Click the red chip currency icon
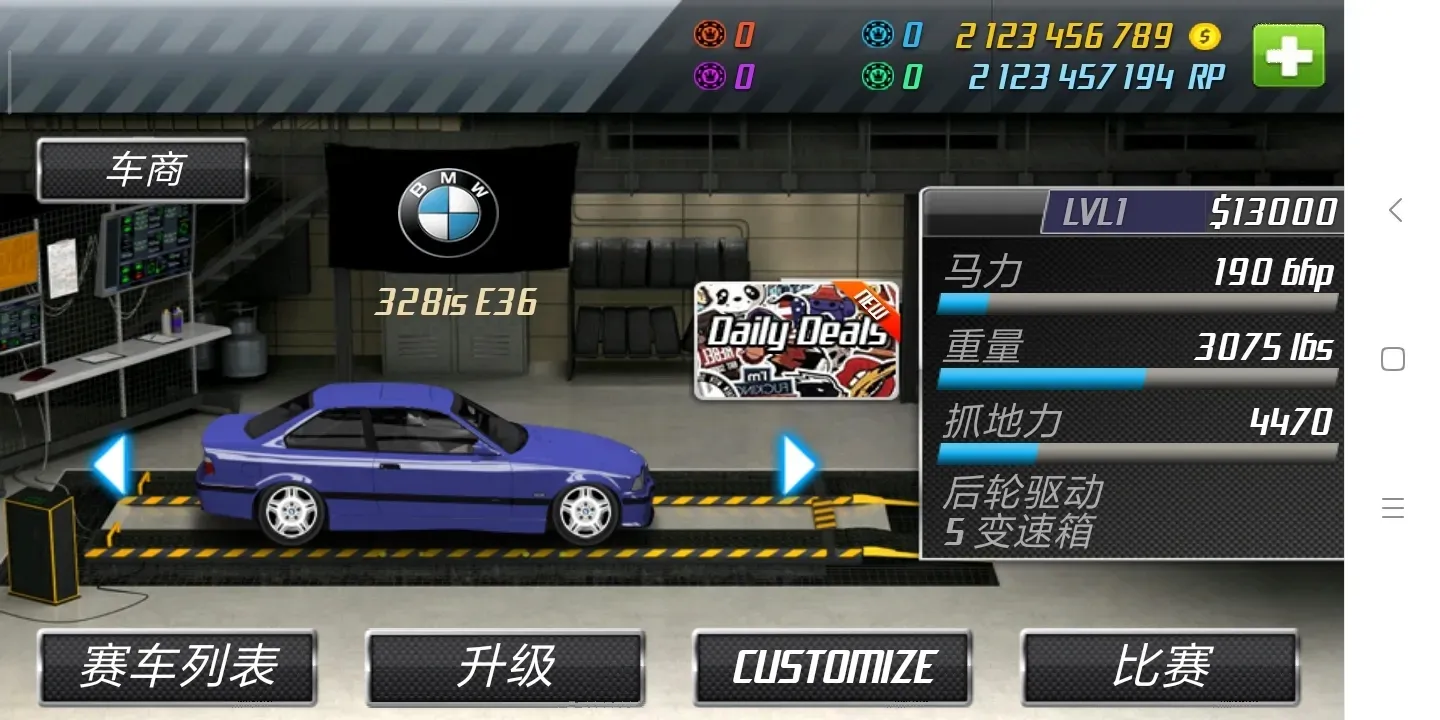 coord(712,33)
